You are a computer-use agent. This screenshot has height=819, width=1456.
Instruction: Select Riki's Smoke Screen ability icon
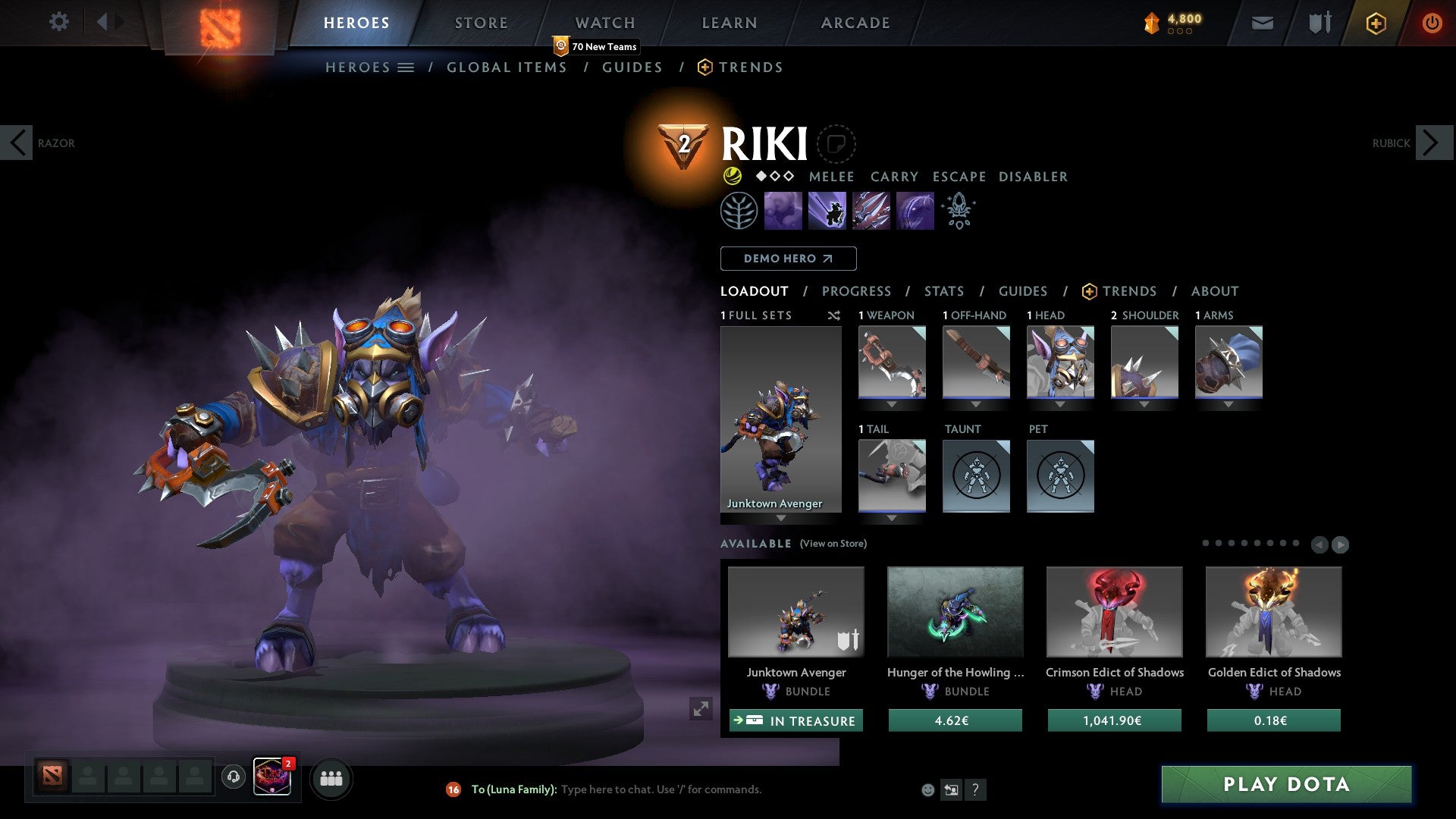pyautogui.click(x=784, y=211)
